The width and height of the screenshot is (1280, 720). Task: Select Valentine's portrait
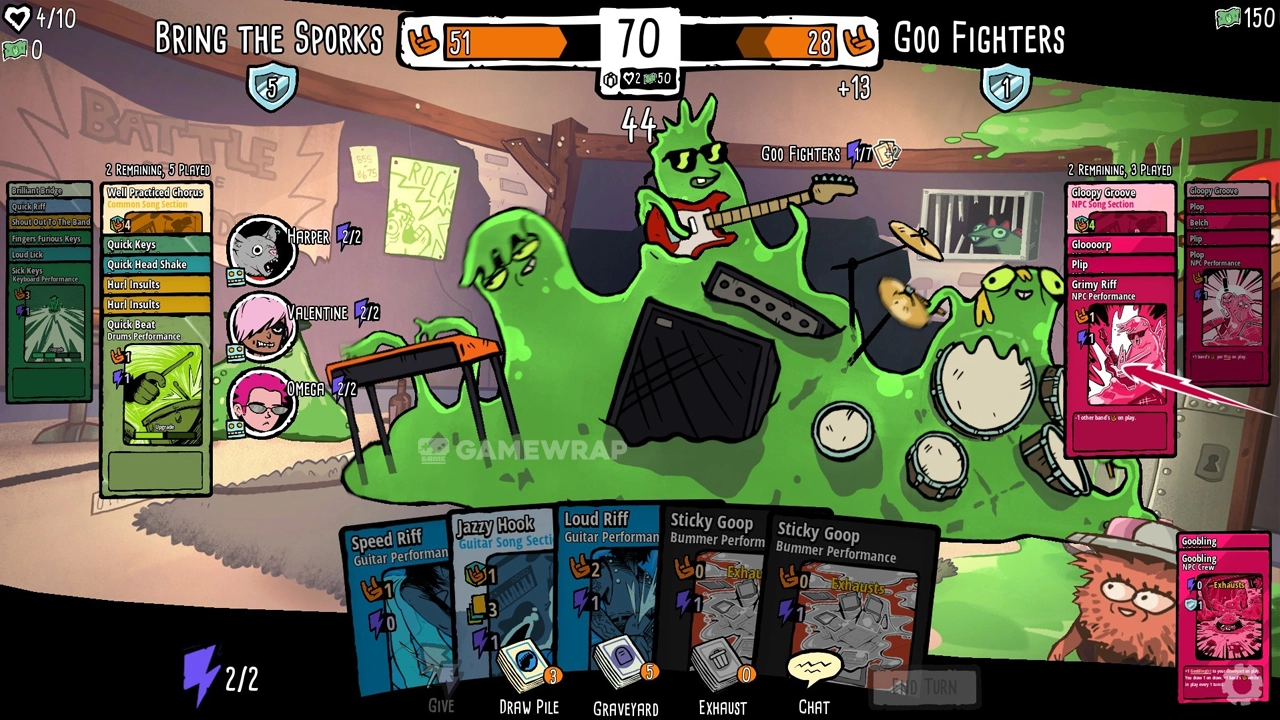click(261, 324)
